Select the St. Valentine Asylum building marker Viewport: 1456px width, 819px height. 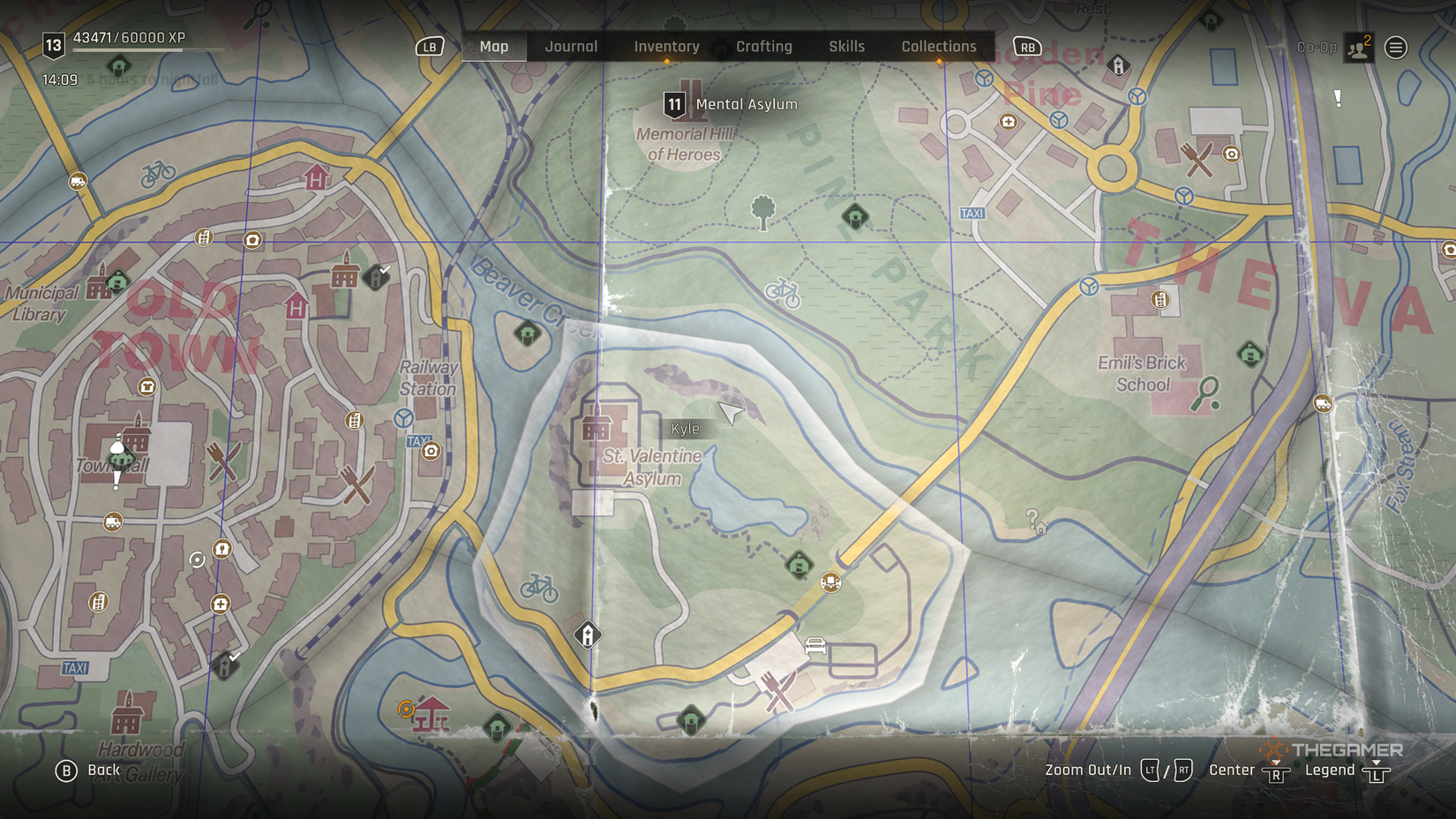[596, 428]
